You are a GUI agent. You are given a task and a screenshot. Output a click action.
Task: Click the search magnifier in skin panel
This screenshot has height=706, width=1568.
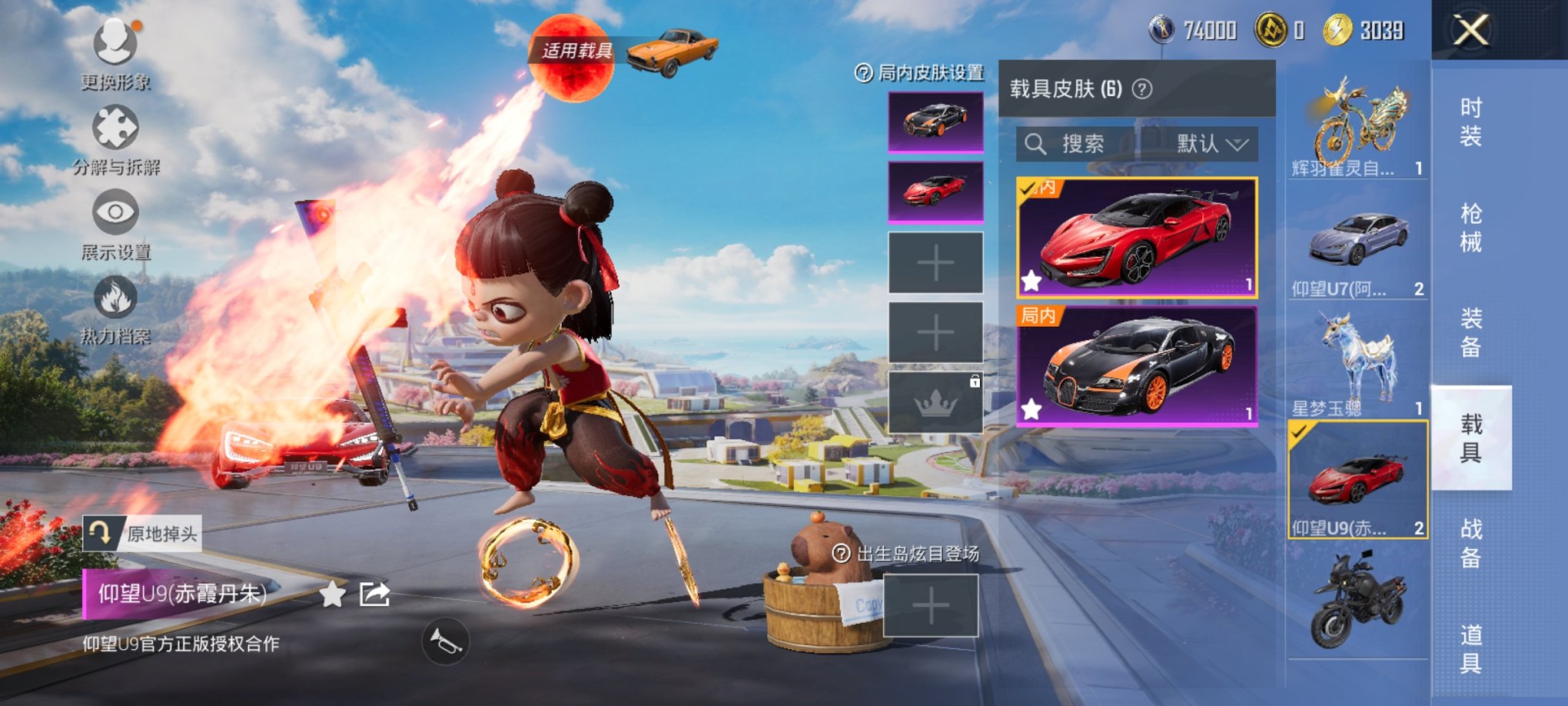coord(1037,145)
